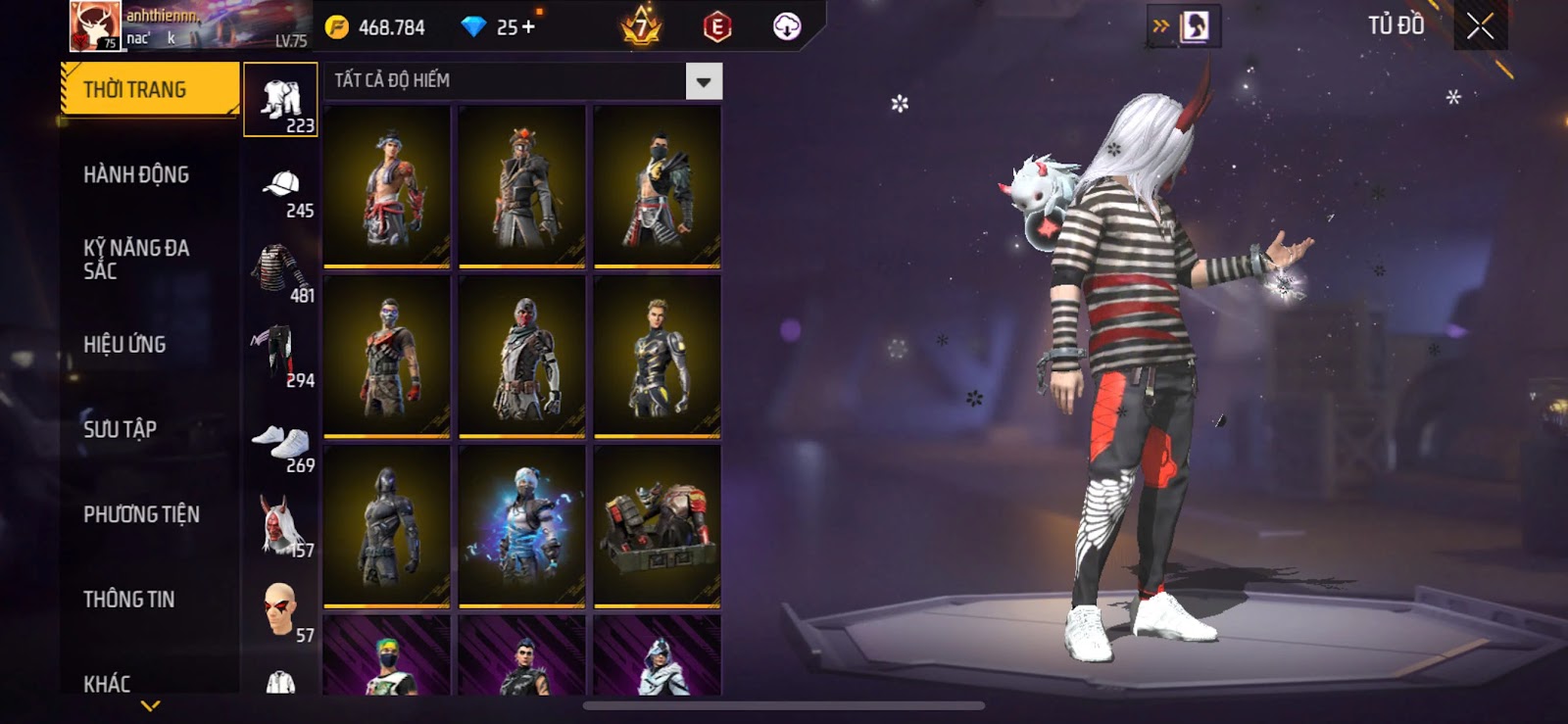1568x724 pixels.
Task: Open the Hiệu Ứng category
Action: tap(124, 344)
